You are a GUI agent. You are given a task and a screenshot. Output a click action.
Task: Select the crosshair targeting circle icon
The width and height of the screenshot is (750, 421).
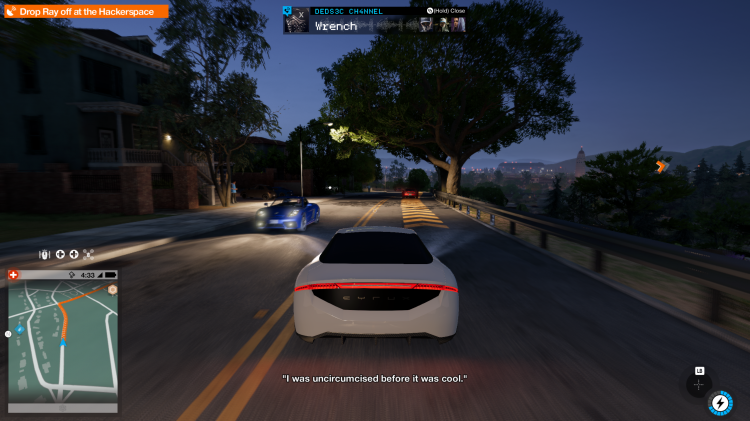coord(699,384)
